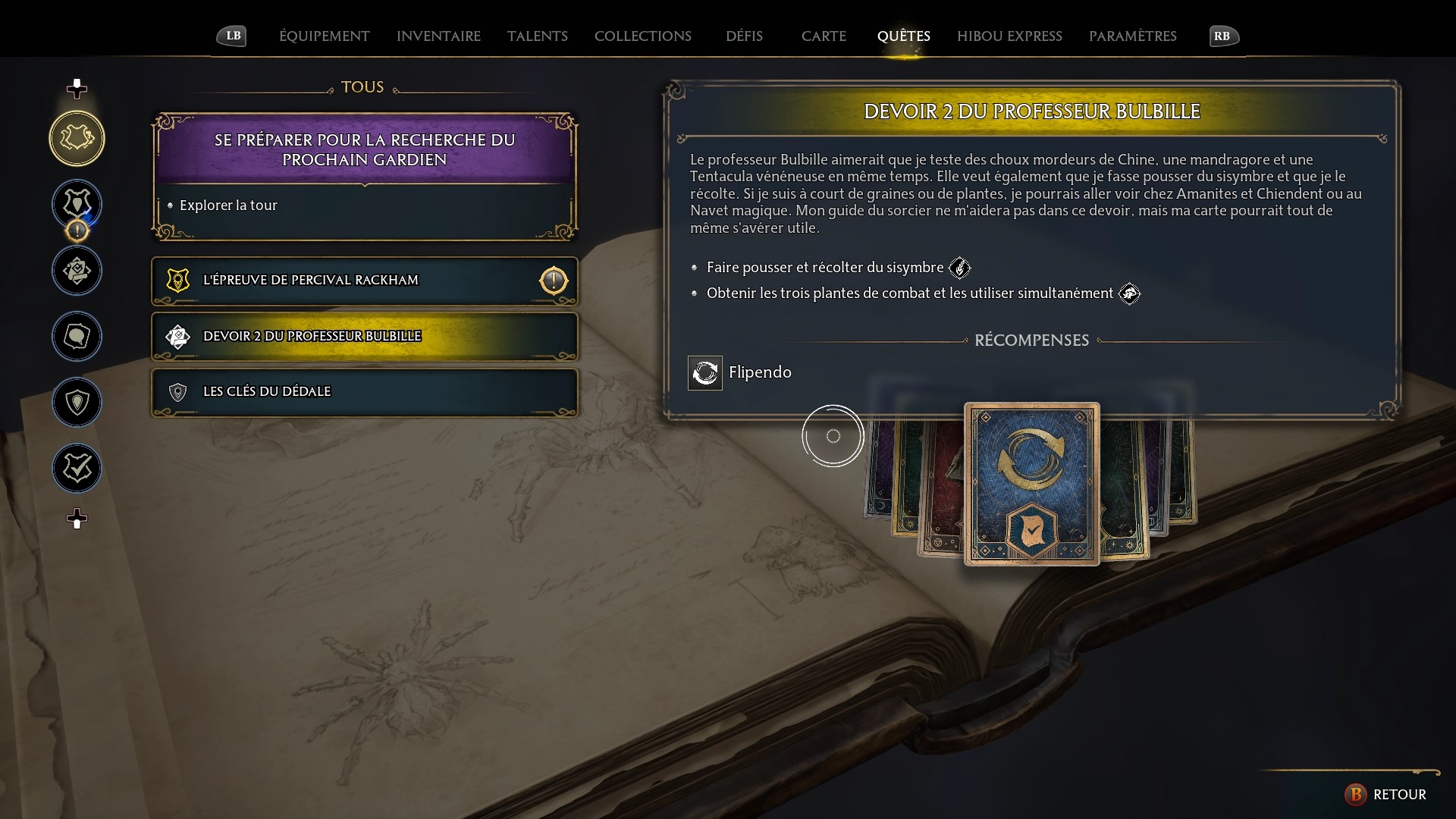The width and height of the screenshot is (1456, 819).
Task: Open the relationship quests speech-bubble filter icon
Action: click(77, 337)
